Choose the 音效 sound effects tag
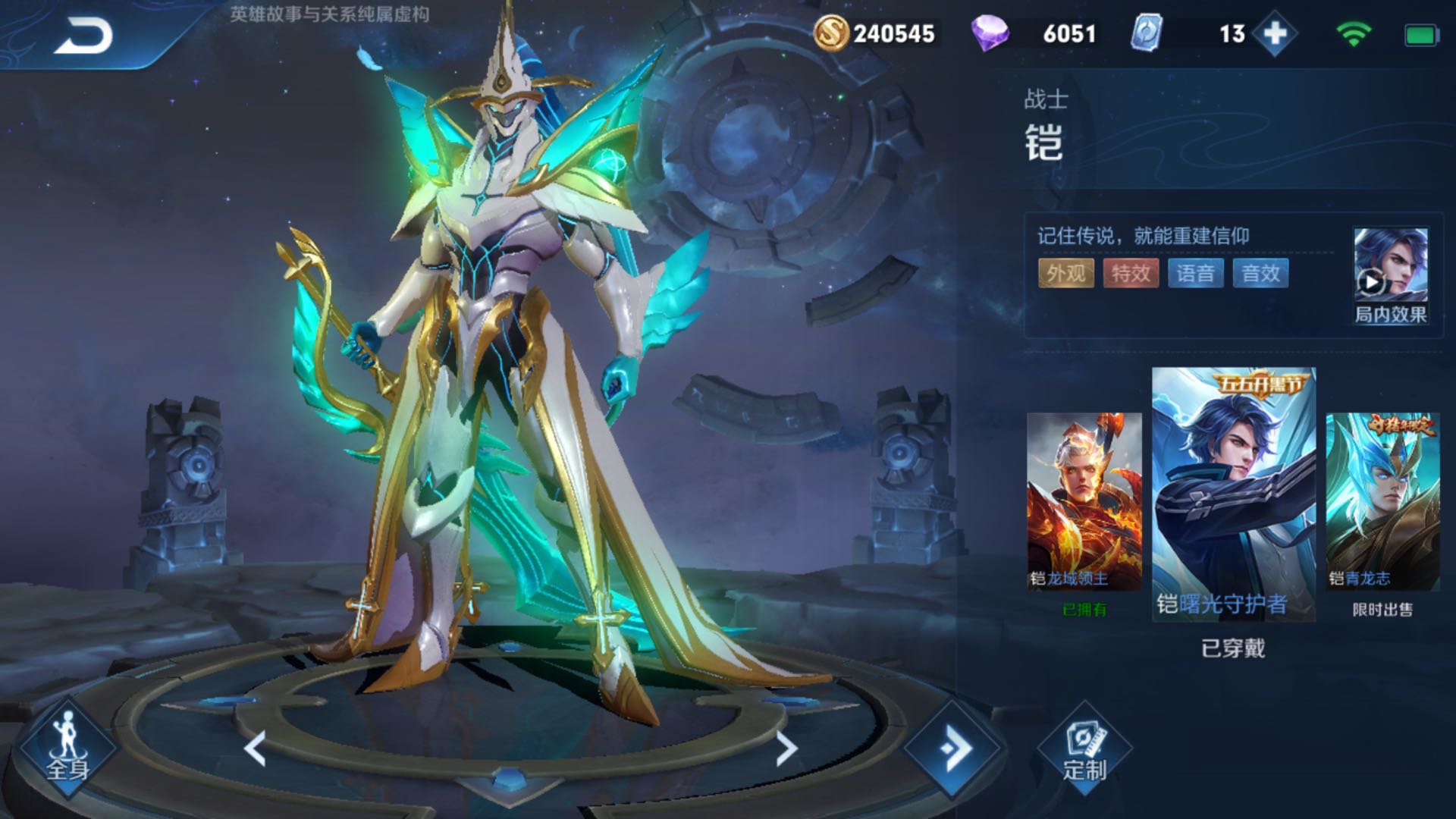 pyautogui.click(x=1260, y=273)
